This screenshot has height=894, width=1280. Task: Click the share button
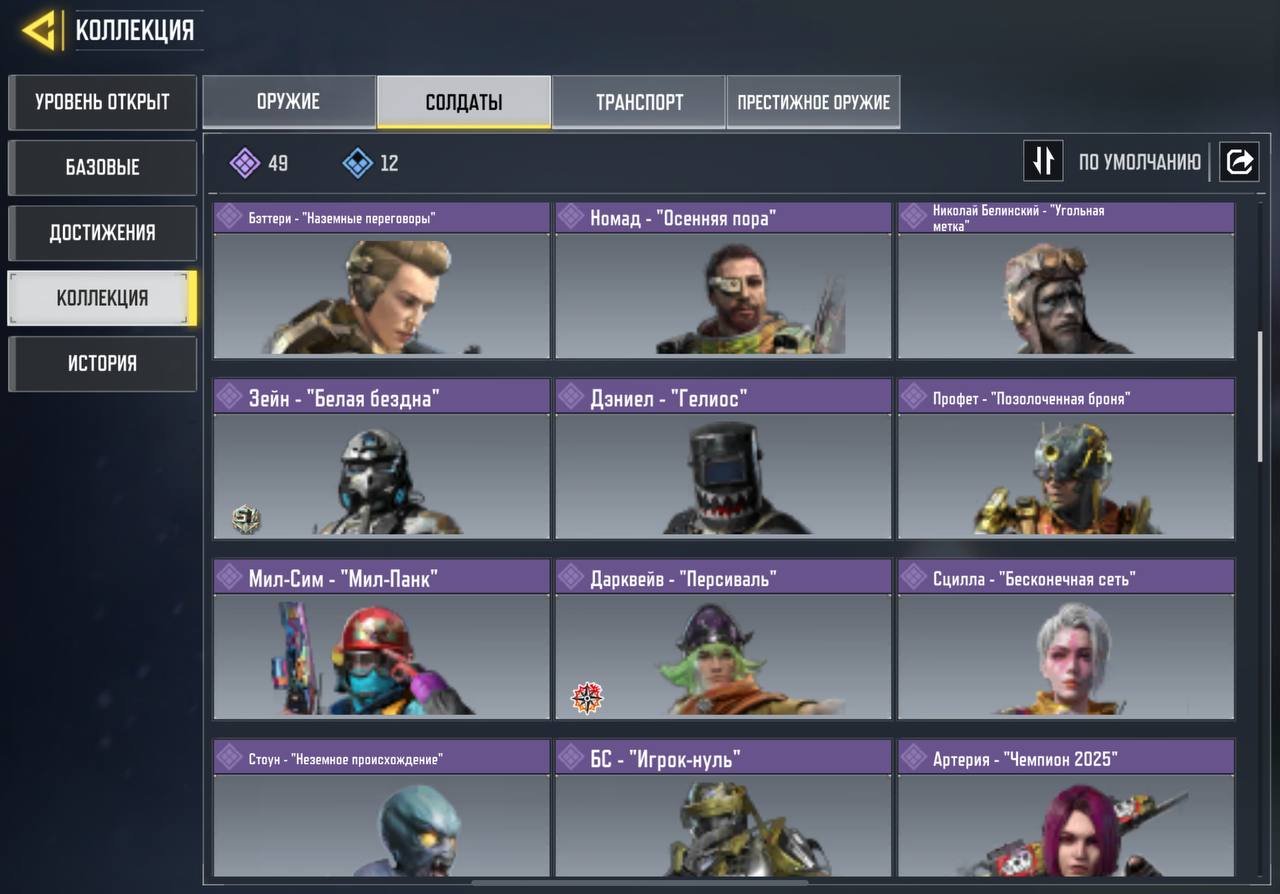coord(1239,161)
